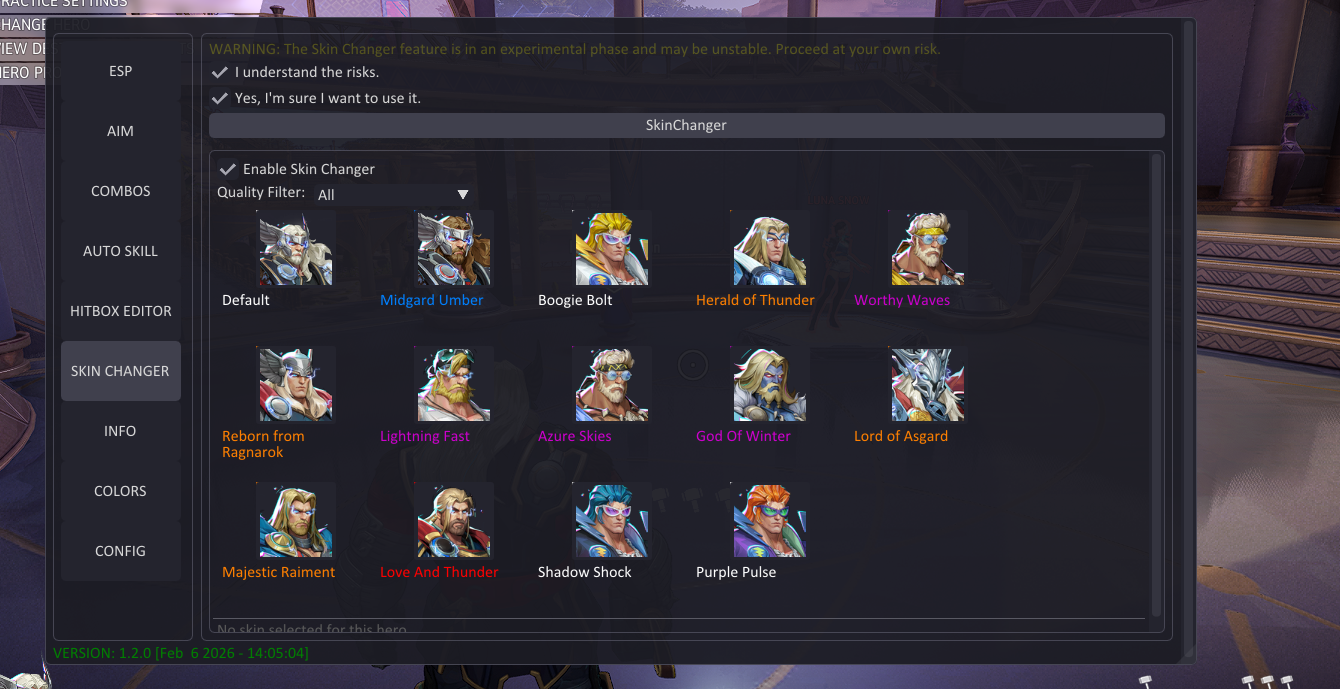This screenshot has height=689, width=1340.
Task: Choose the Herald of Thunder skin
Action: [x=770, y=249]
